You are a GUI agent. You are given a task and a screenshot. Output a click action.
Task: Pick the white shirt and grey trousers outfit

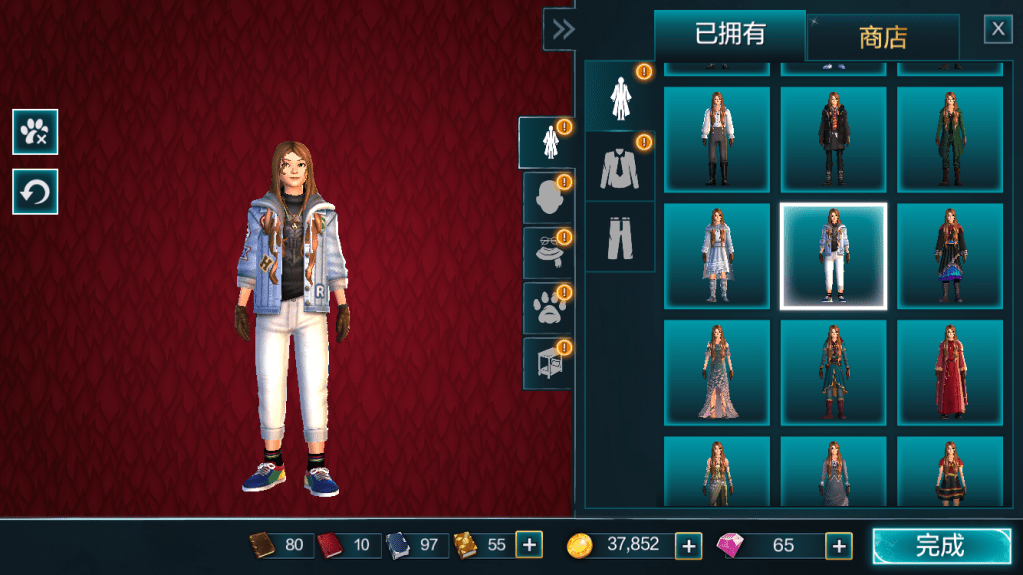(x=716, y=139)
